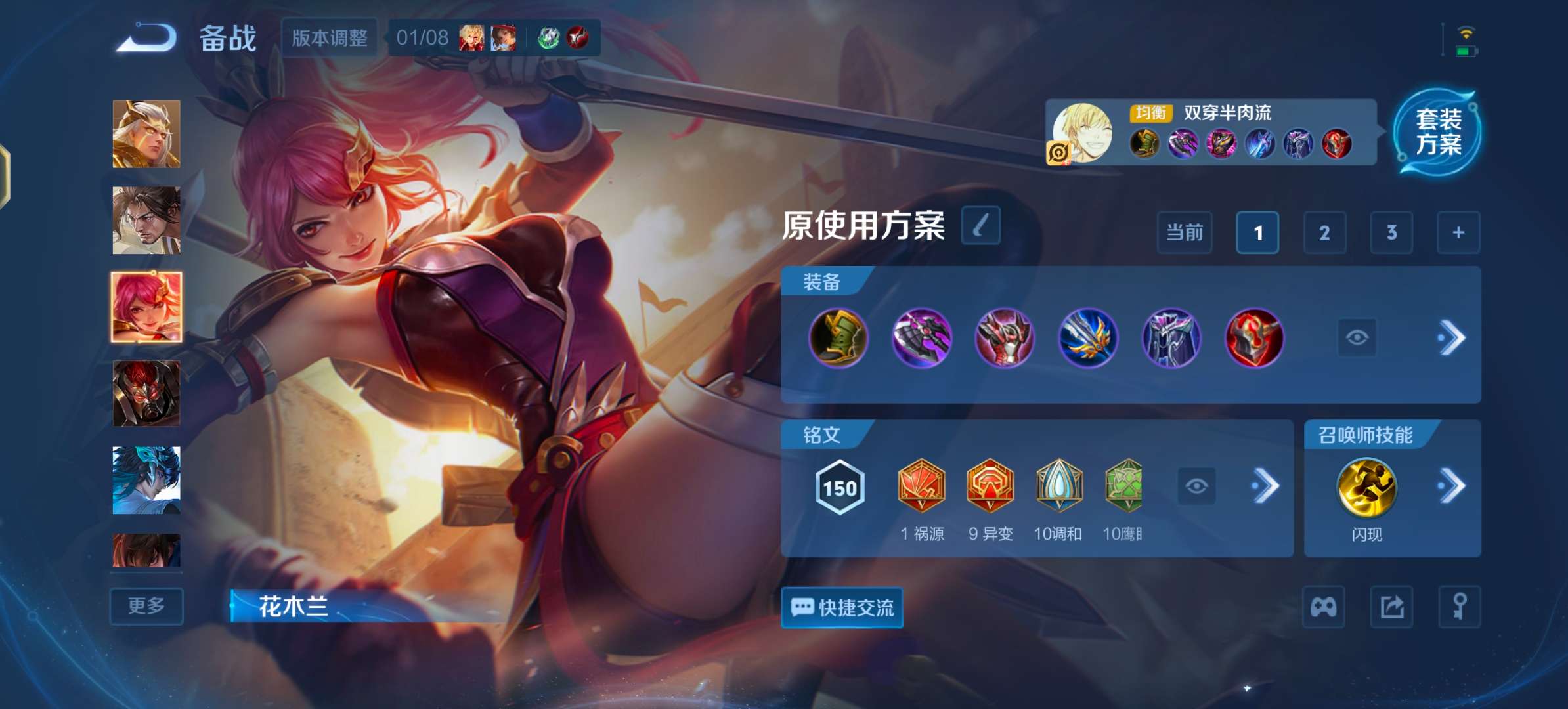Select the green boots equipment icon
Image resolution: width=1568 pixels, height=709 pixels.
(x=838, y=339)
